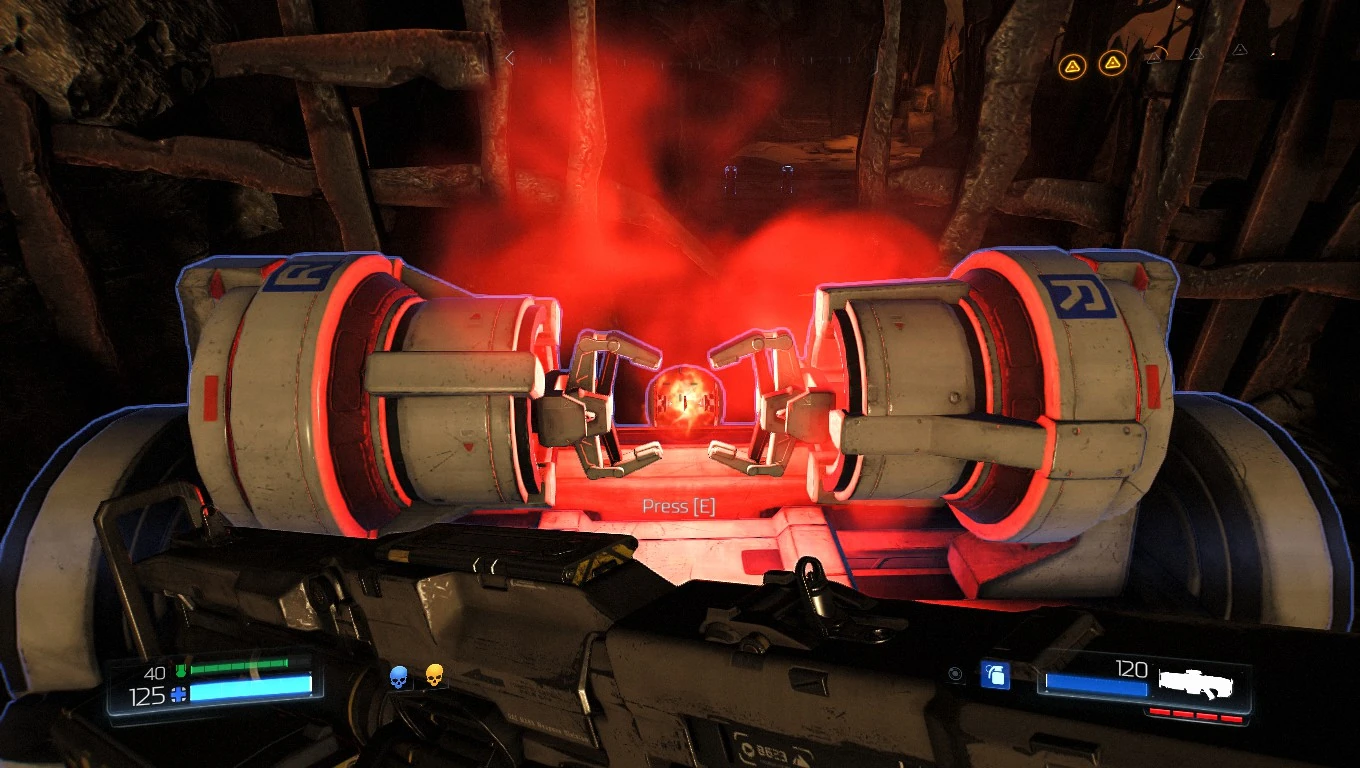Click the round grenade cooldown indicator
This screenshot has width=1360, height=768.
coord(955,672)
